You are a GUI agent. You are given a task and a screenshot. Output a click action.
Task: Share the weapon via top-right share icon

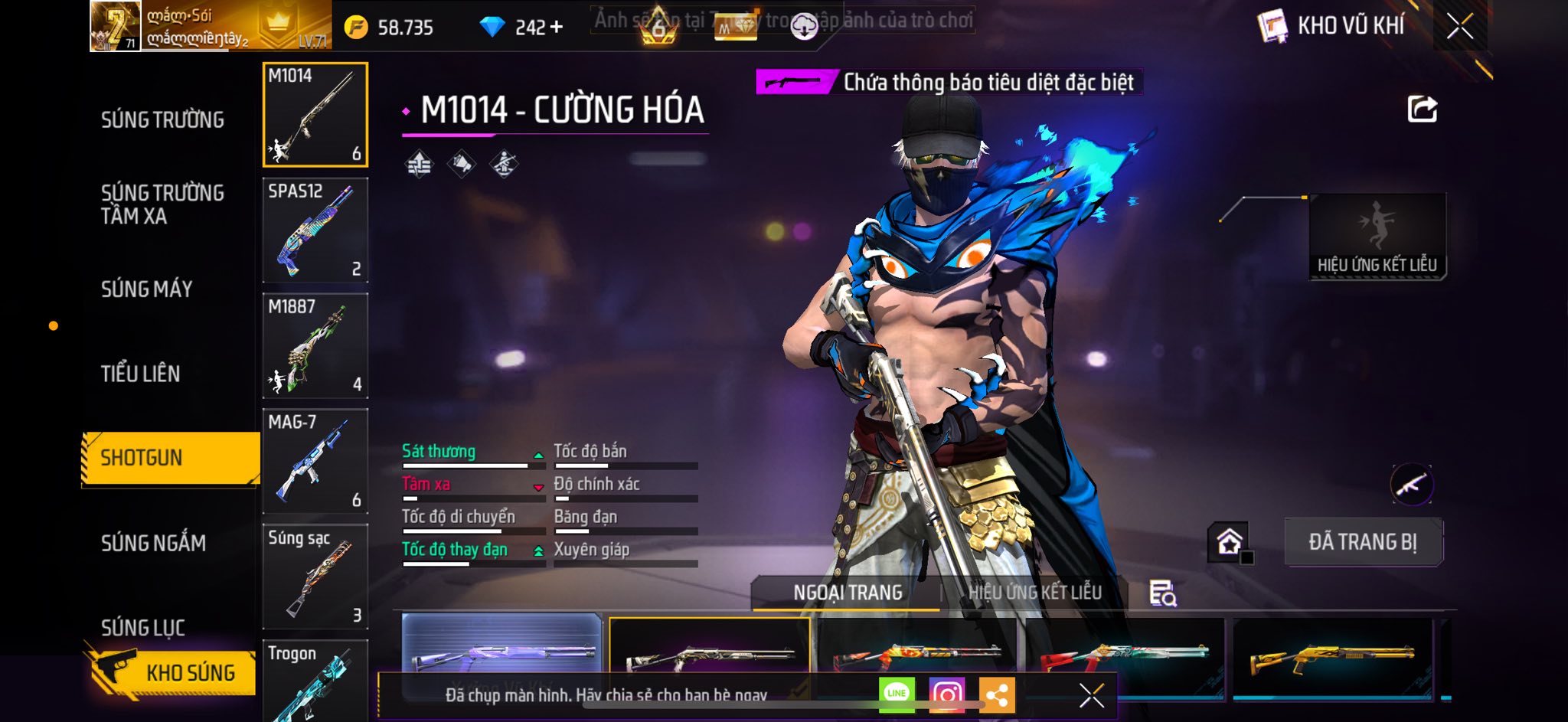tap(1422, 109)
